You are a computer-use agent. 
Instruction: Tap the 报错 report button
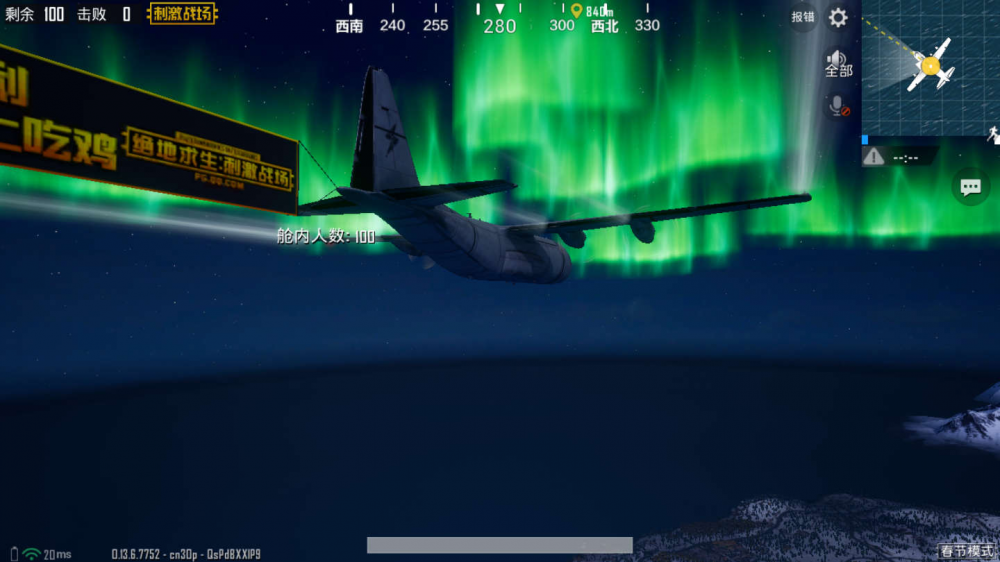coord(802,17)
